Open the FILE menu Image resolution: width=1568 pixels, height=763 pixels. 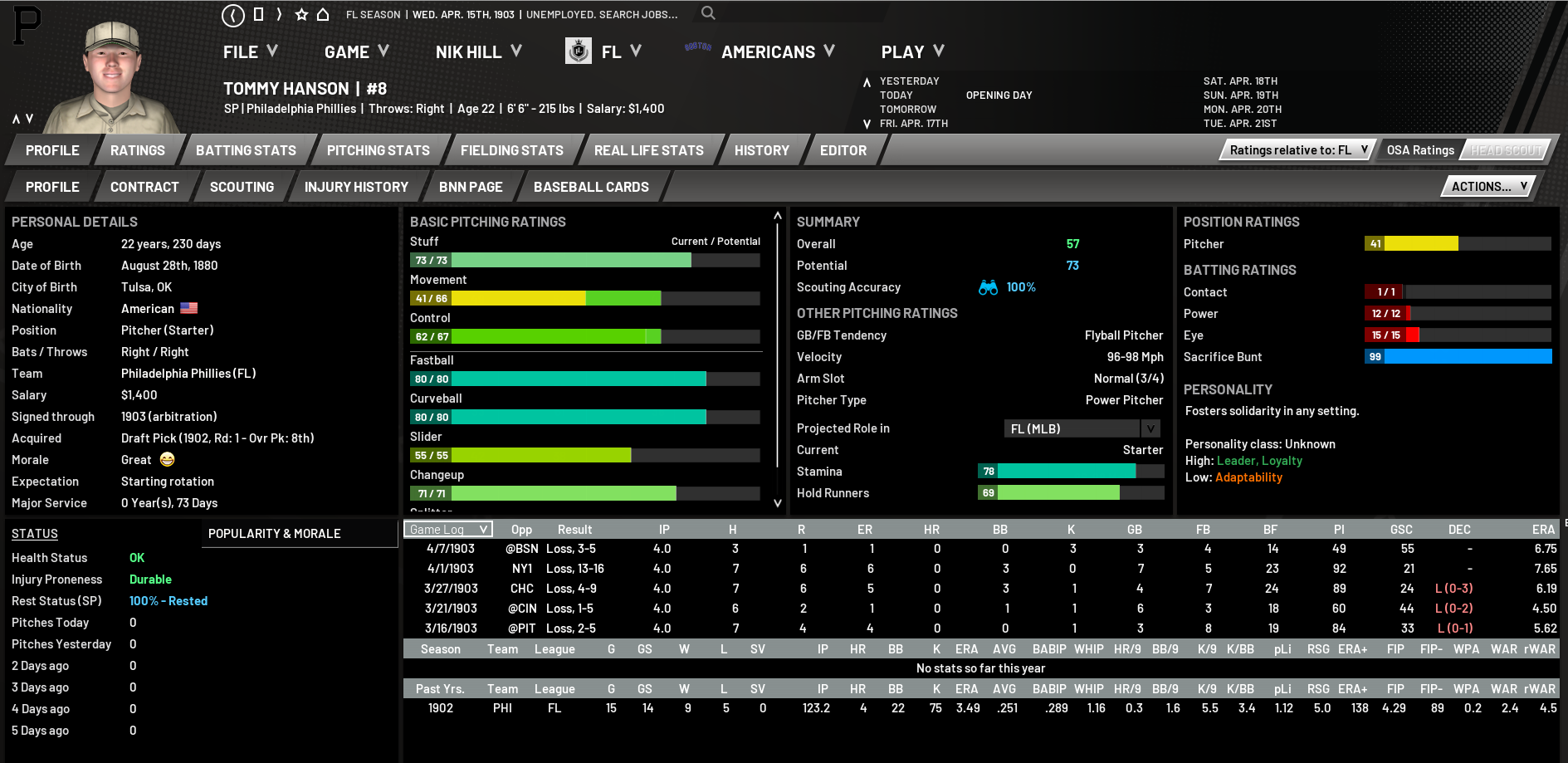coord(250,52)
